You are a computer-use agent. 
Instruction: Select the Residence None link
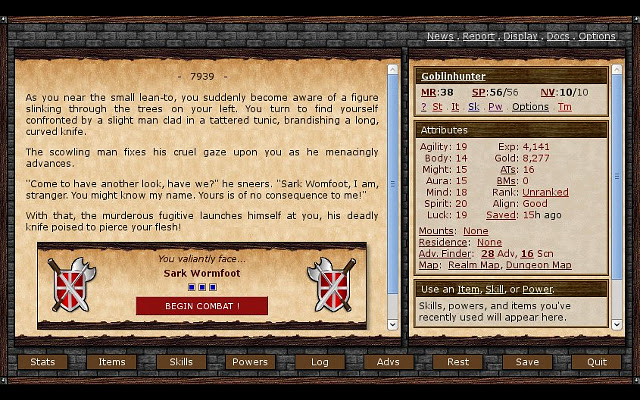click(x=489, y=242)
